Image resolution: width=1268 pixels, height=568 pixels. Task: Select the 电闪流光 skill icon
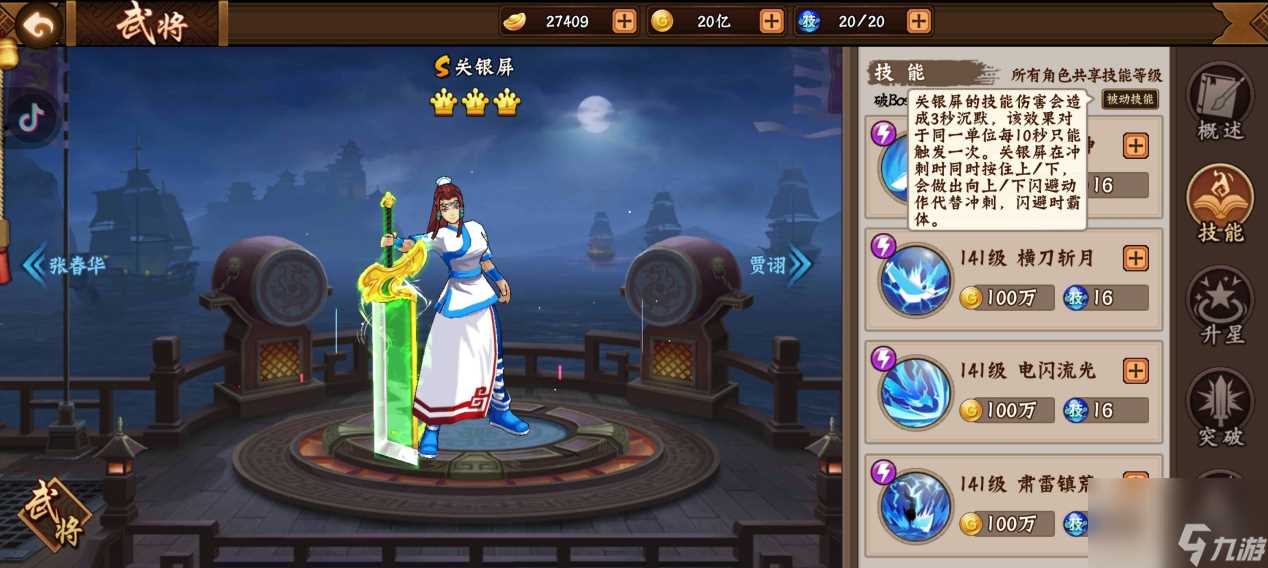pos(915,394)
